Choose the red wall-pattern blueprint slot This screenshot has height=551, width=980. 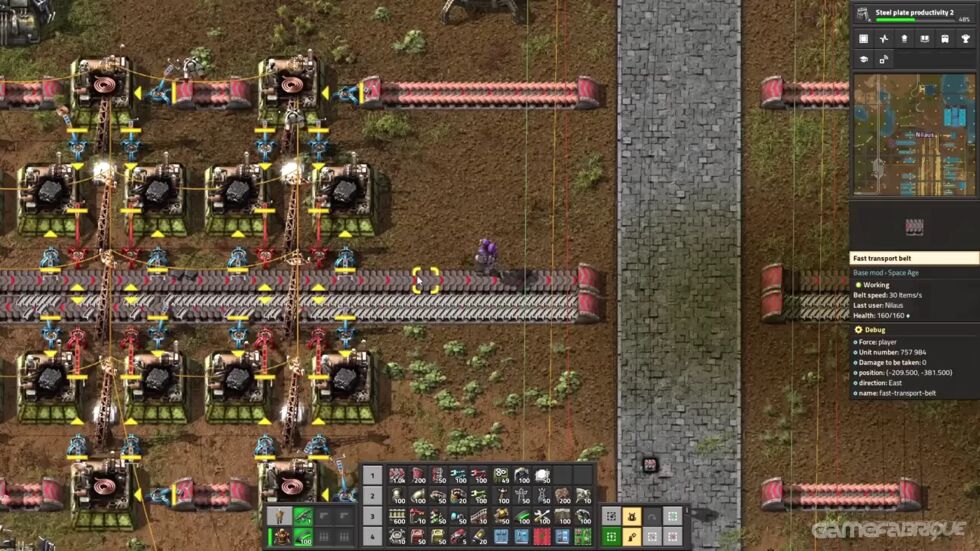pos(542,536)
